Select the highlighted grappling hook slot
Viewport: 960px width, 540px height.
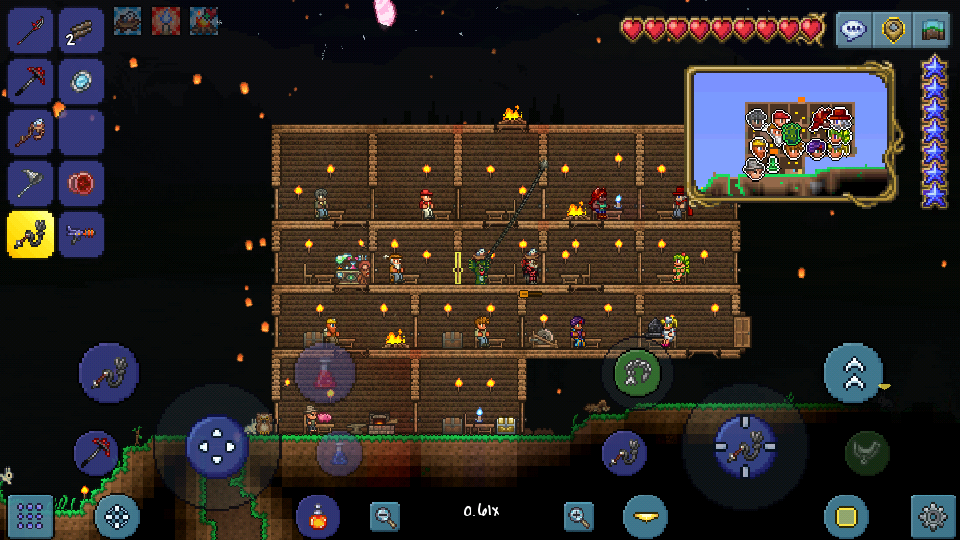(30, 234)
